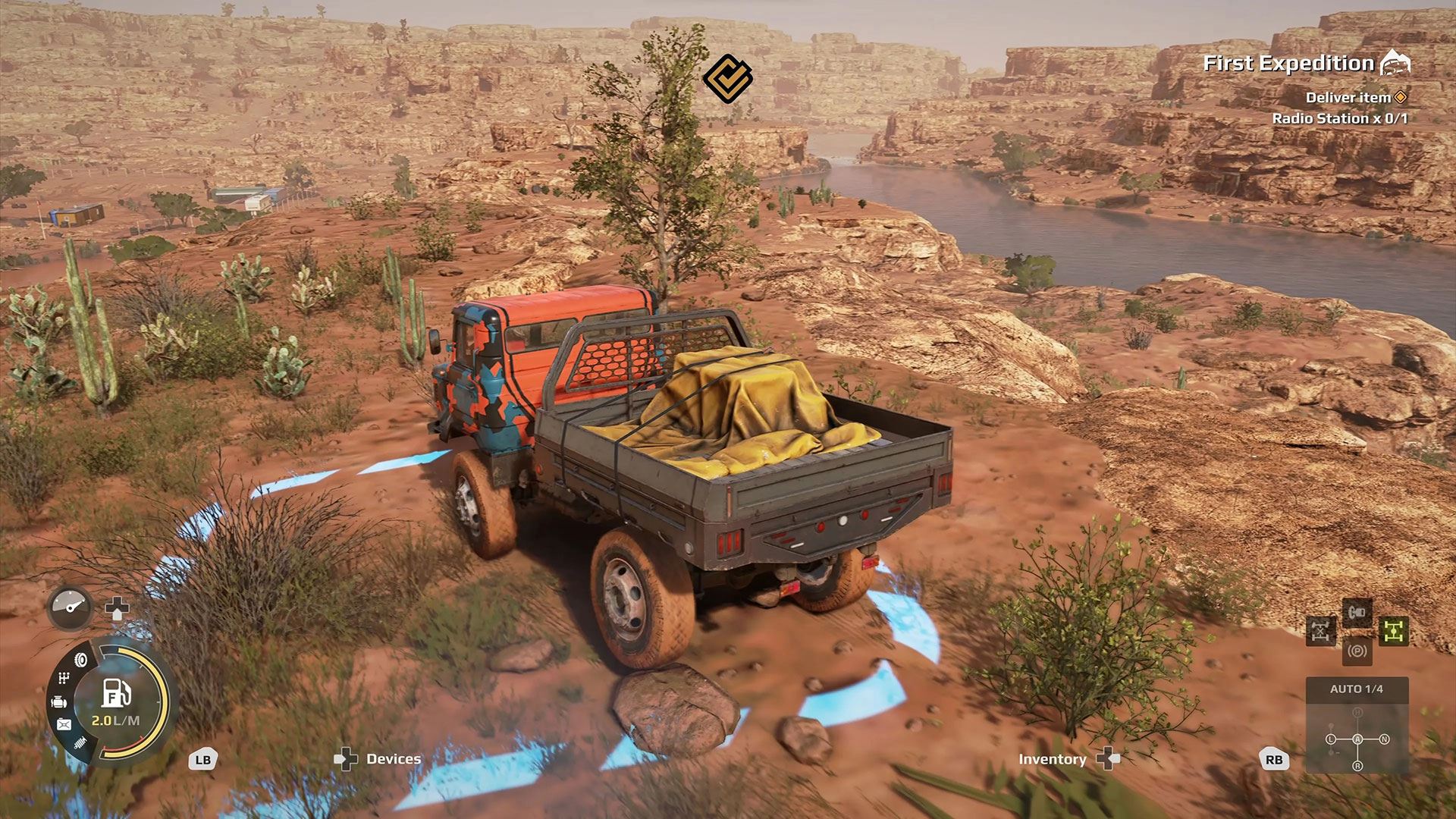Select the N neutral gear node

pyautogui.click(x=1384, y=739)
